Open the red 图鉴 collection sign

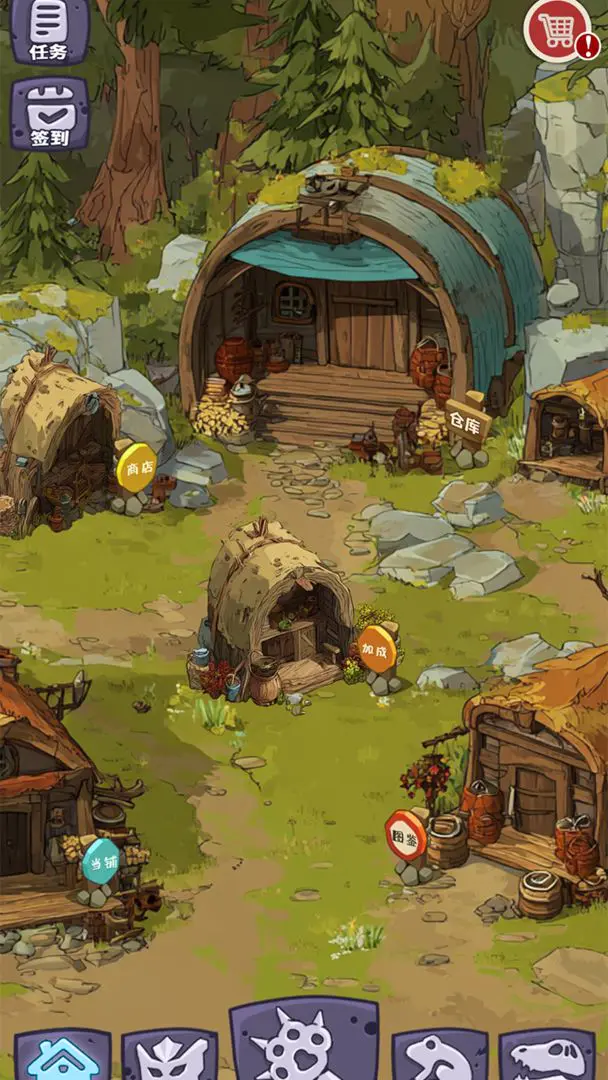[407, 836]
